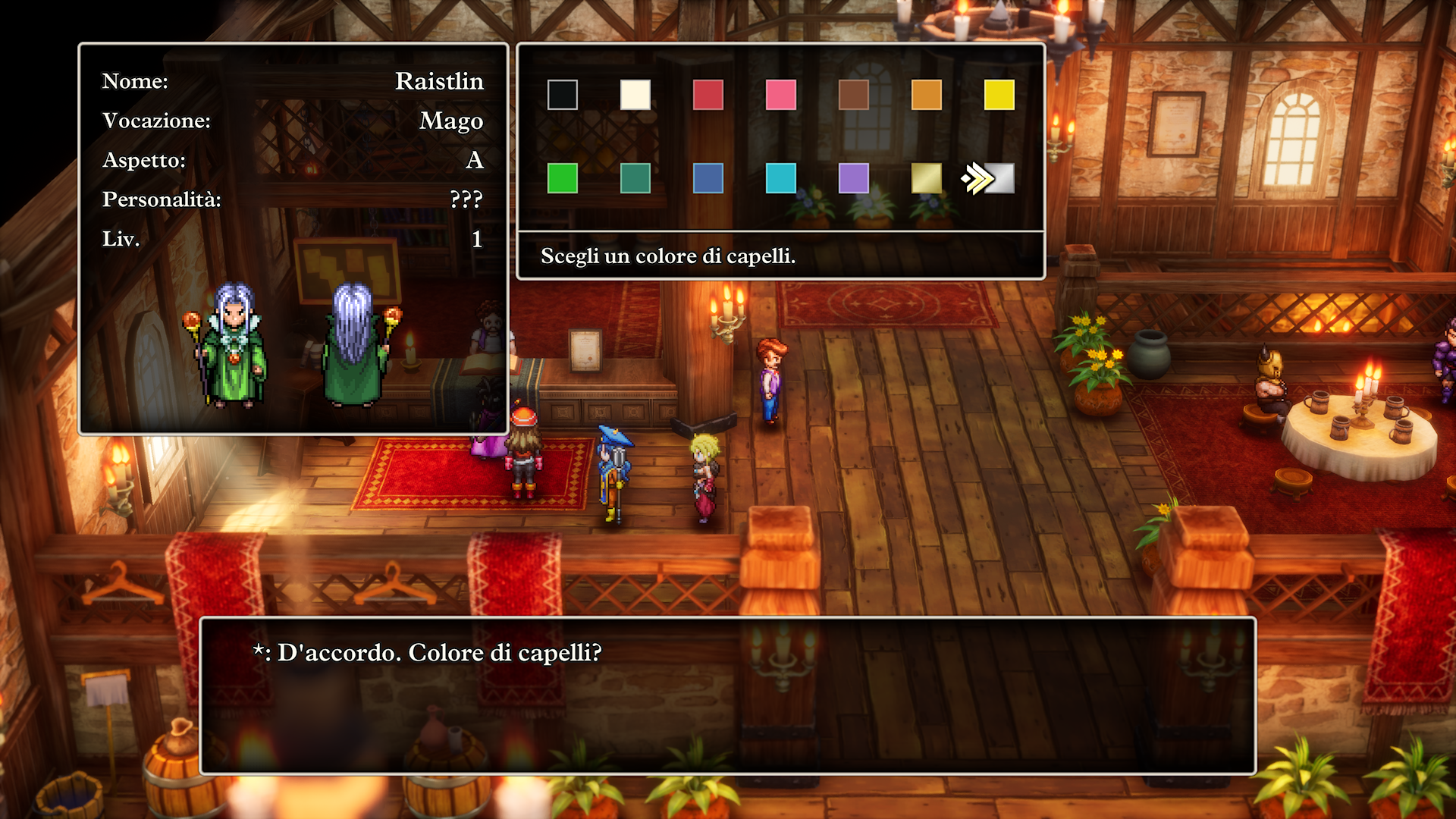Click the Vocazione Mago entry
The height and width of the screenshot is (819, 1456).
pos(452,121)
